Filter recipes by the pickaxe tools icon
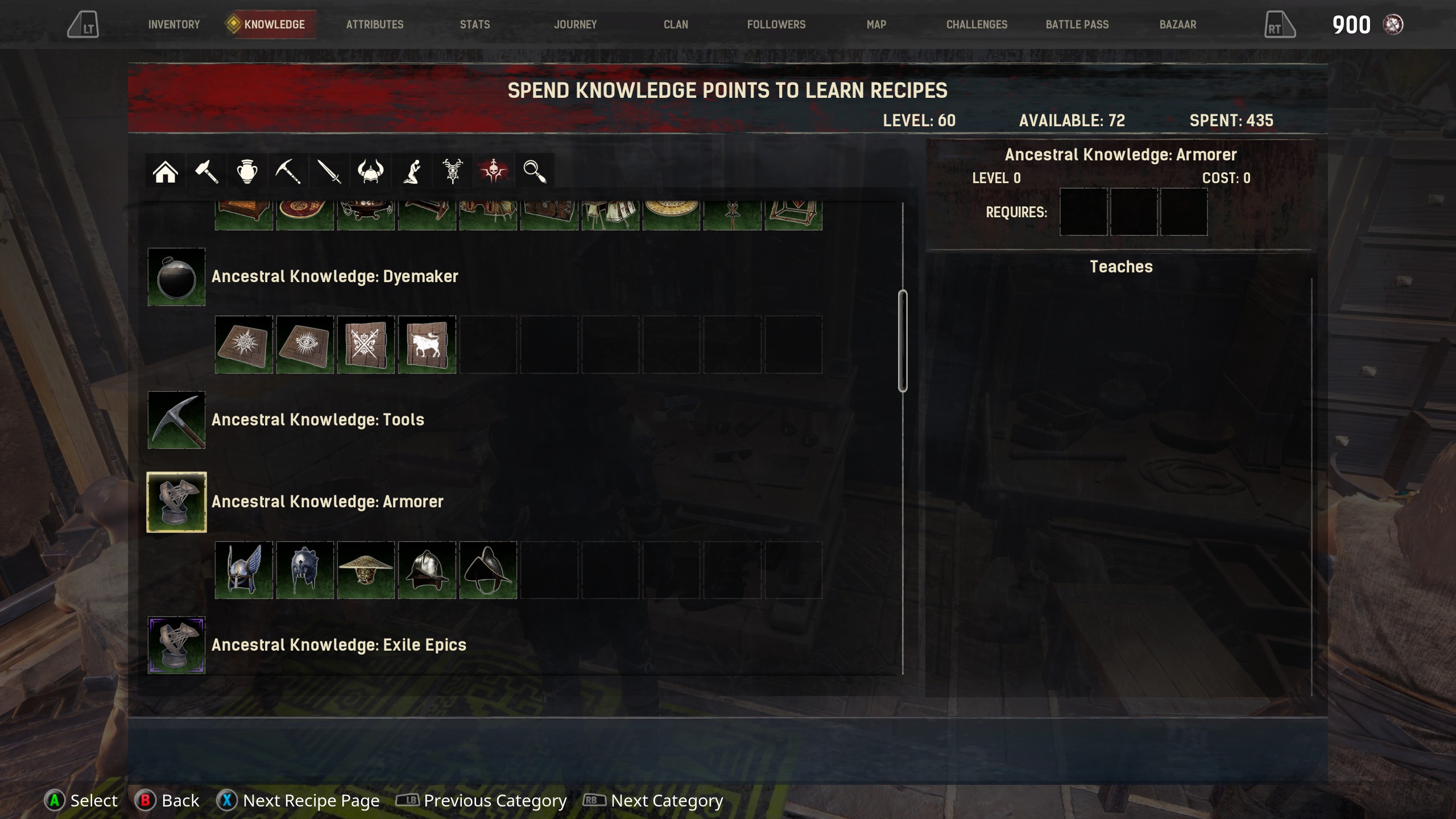Image resolution: width=1456 pixels, height=819 pixels. point(288,171)
